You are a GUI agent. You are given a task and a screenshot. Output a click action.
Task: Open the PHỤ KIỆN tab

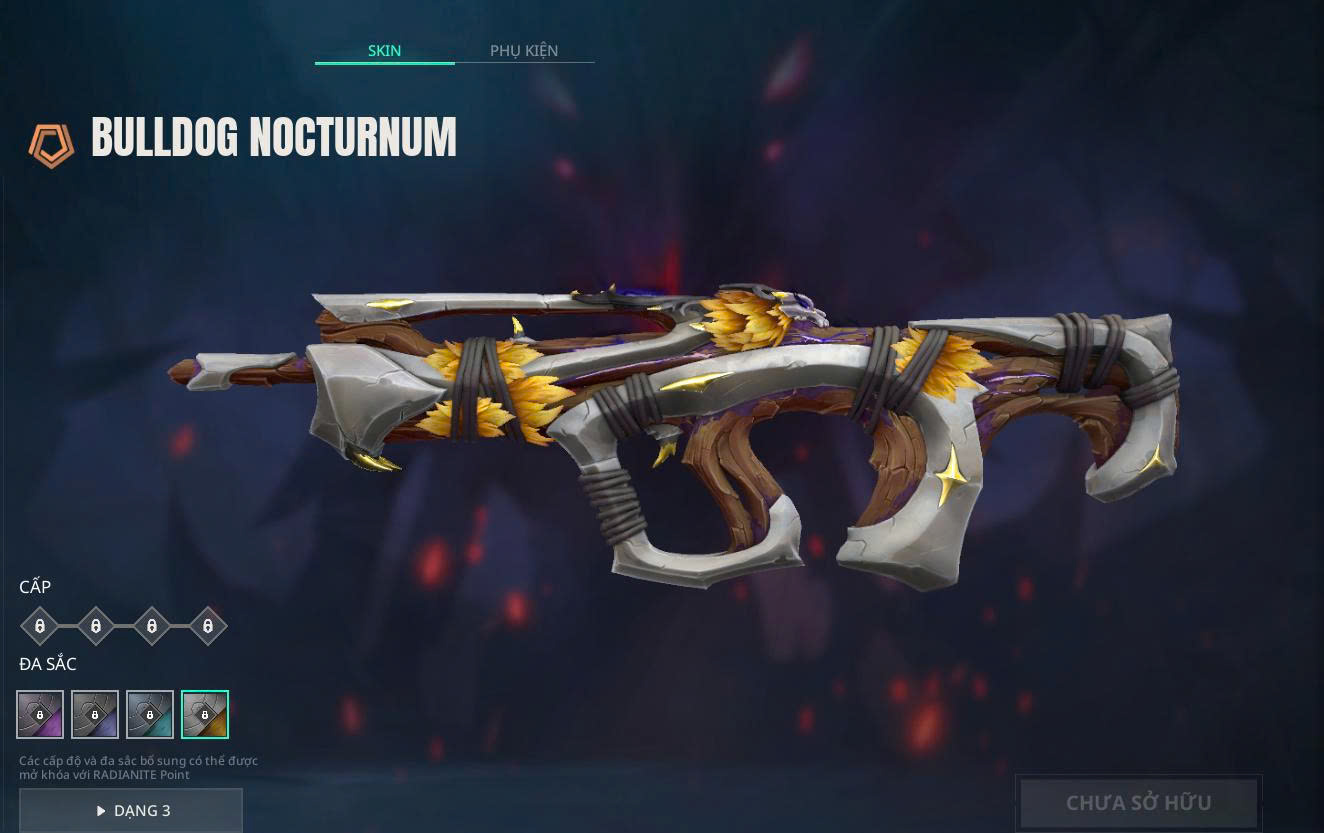click(x=524, y=50)
